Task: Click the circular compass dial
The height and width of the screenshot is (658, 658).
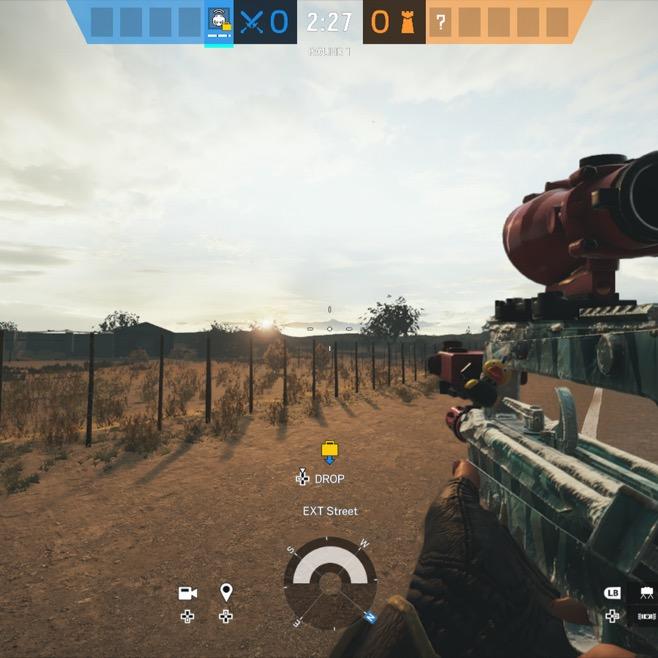Action: (330, 583)
